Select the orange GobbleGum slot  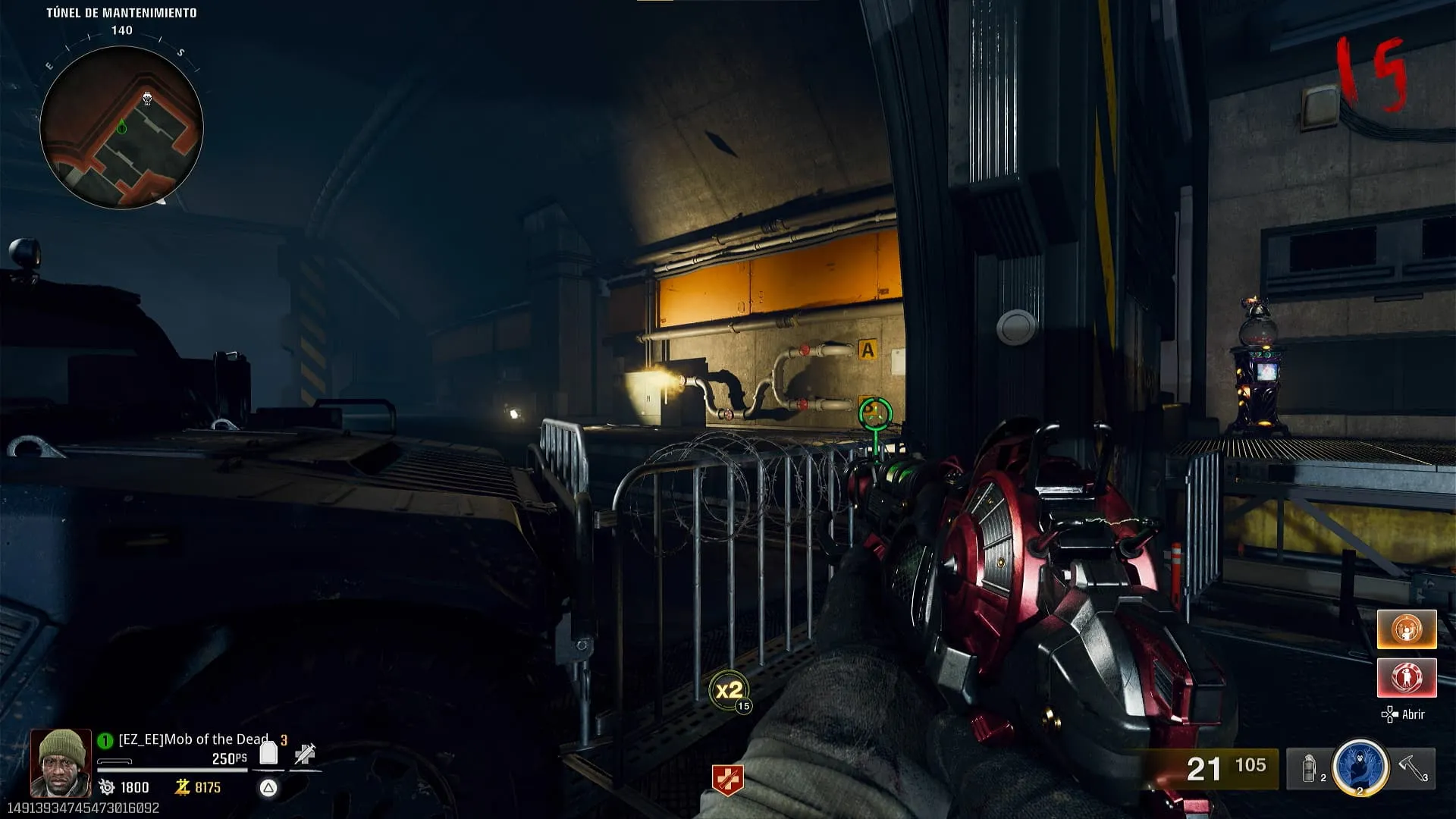(x=1407, y=629)
